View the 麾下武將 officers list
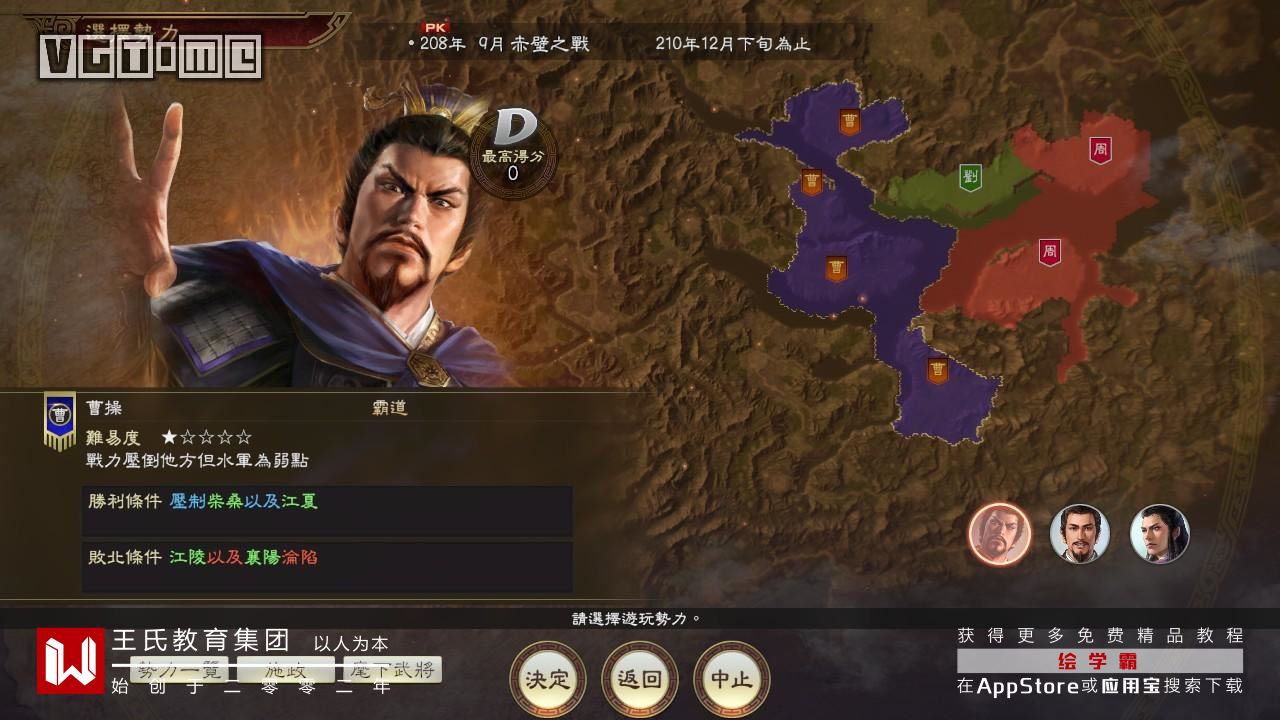 coord(391,669)
